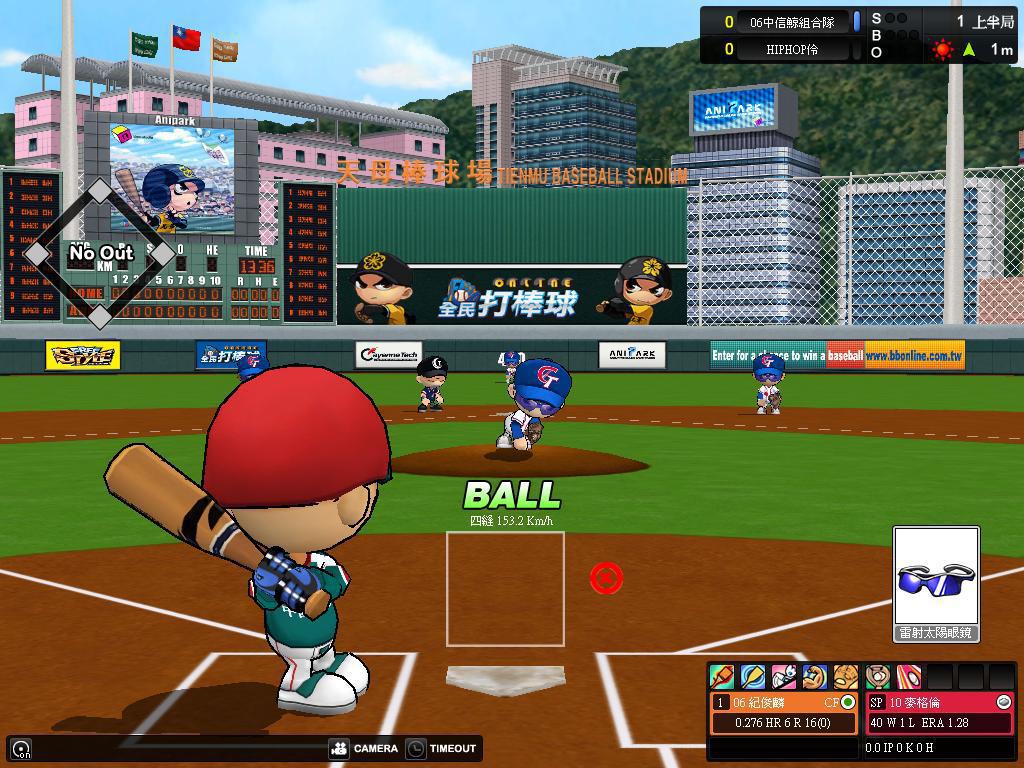This screenshot has height=768, width=1024.
Task: Activate the yellow bat on blue swirl skill
Action: (753, 677)
